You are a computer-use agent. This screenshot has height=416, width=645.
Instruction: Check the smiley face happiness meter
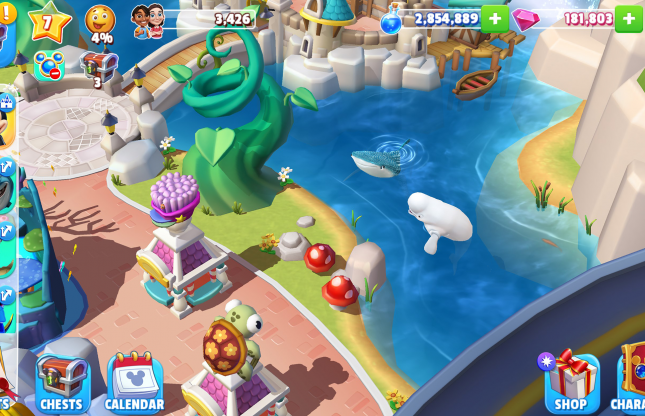100,20
